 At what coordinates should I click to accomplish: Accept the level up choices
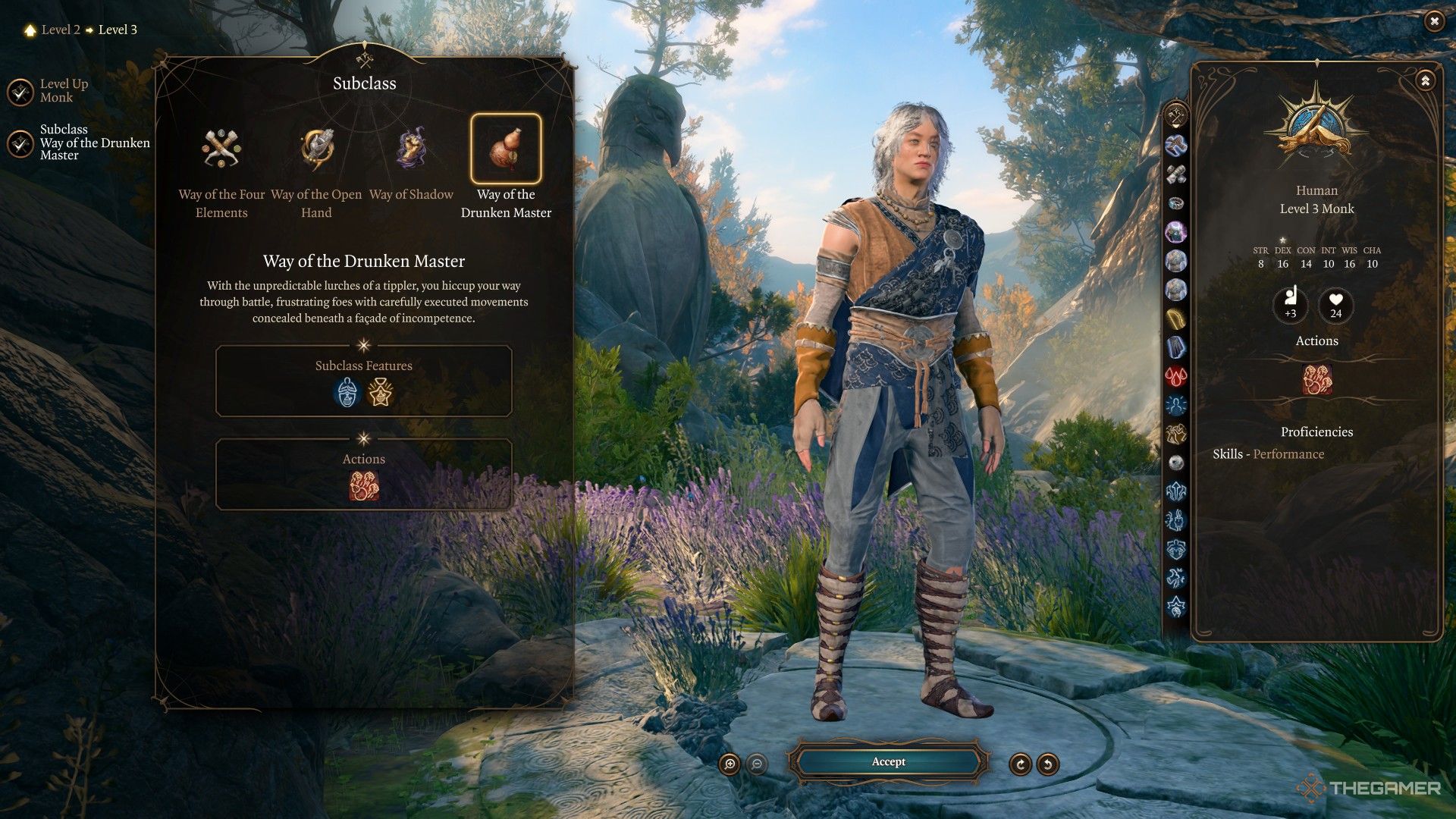click(x=888, y=762)
